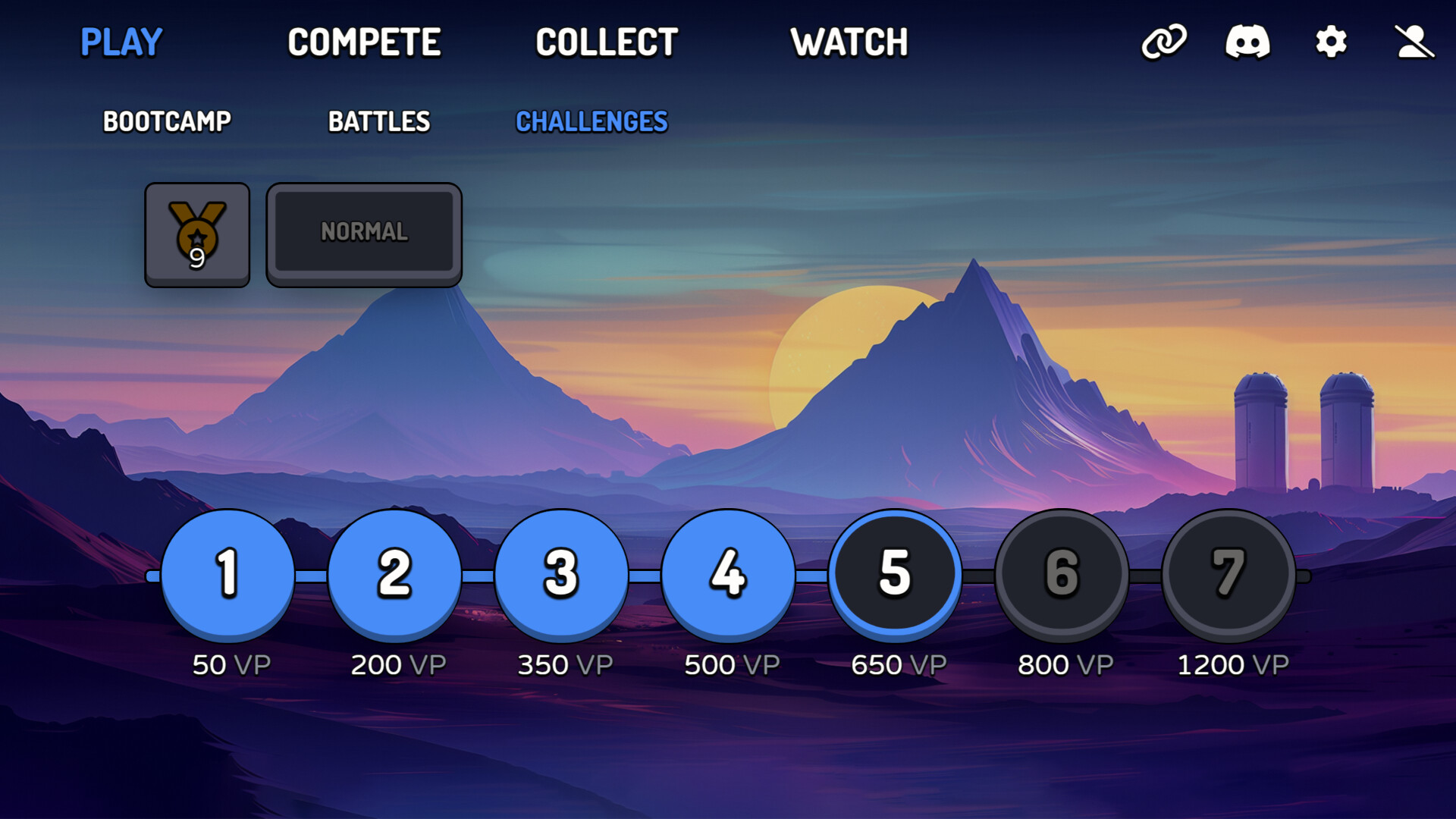Toggle the completed level 3 node
The width and height of the screenshot is (1456, 819).
point(562,574)
